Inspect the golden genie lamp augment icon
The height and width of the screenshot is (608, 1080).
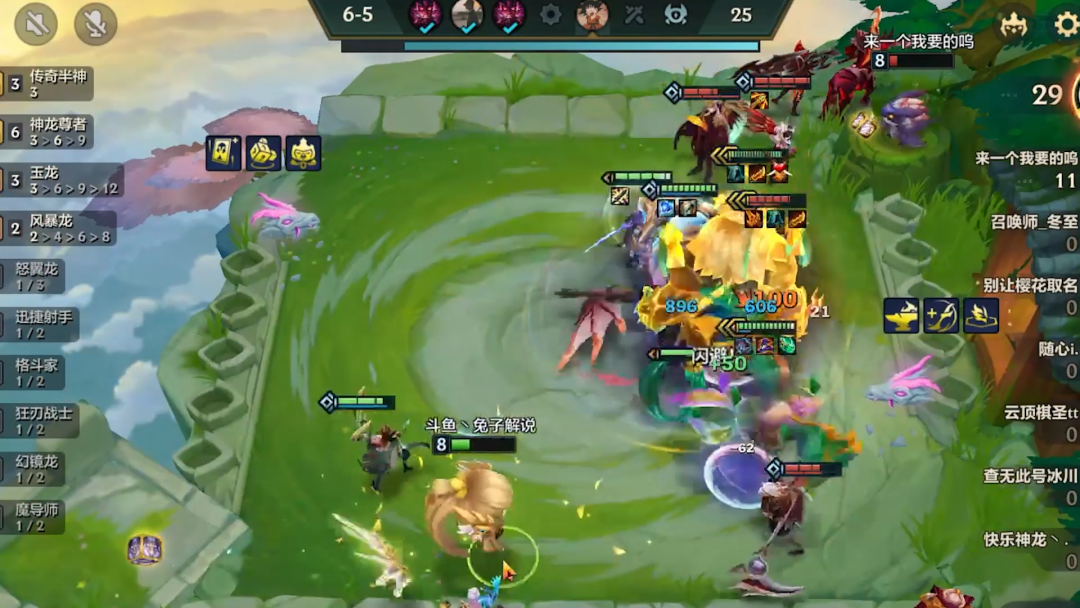[x=901, y=316]
